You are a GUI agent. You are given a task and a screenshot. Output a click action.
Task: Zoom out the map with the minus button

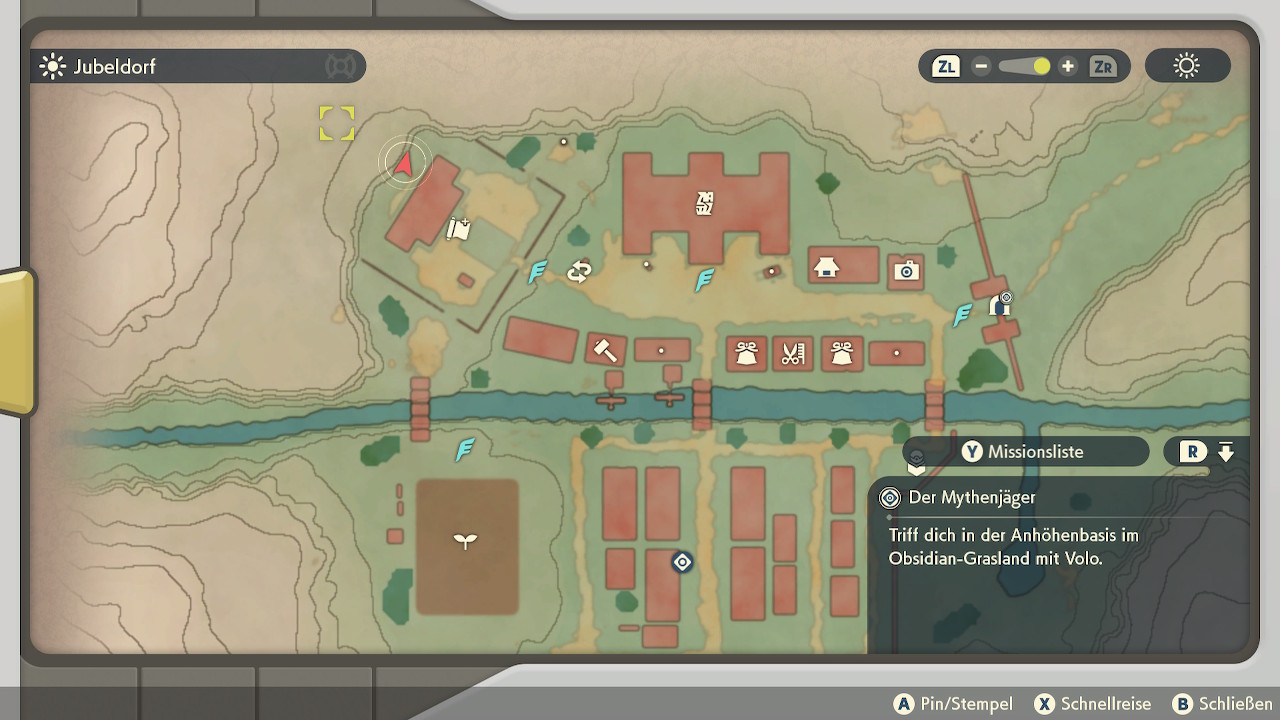tap(981, 67)
